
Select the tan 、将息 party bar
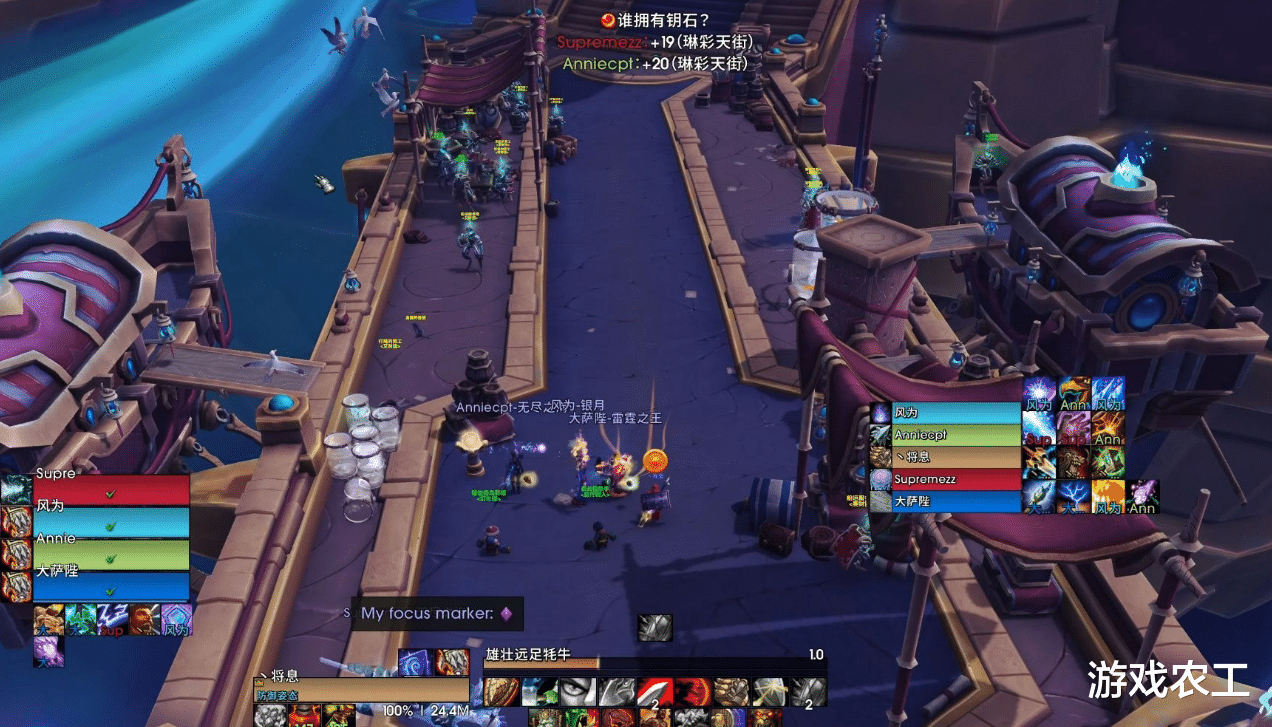click(x=955, y=457)
